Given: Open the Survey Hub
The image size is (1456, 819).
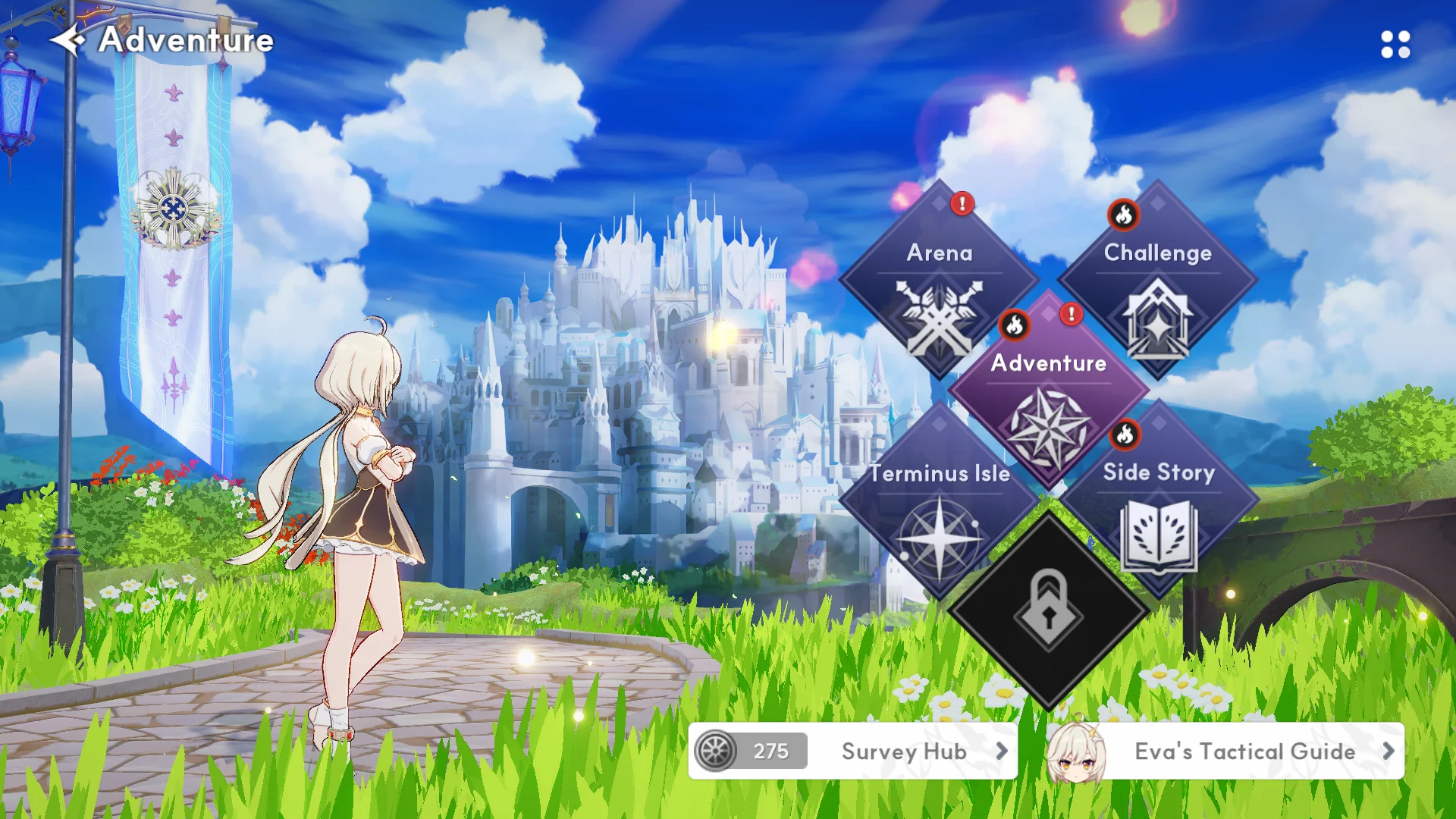Looking at the screenshot, I should (x=904, y=751).
